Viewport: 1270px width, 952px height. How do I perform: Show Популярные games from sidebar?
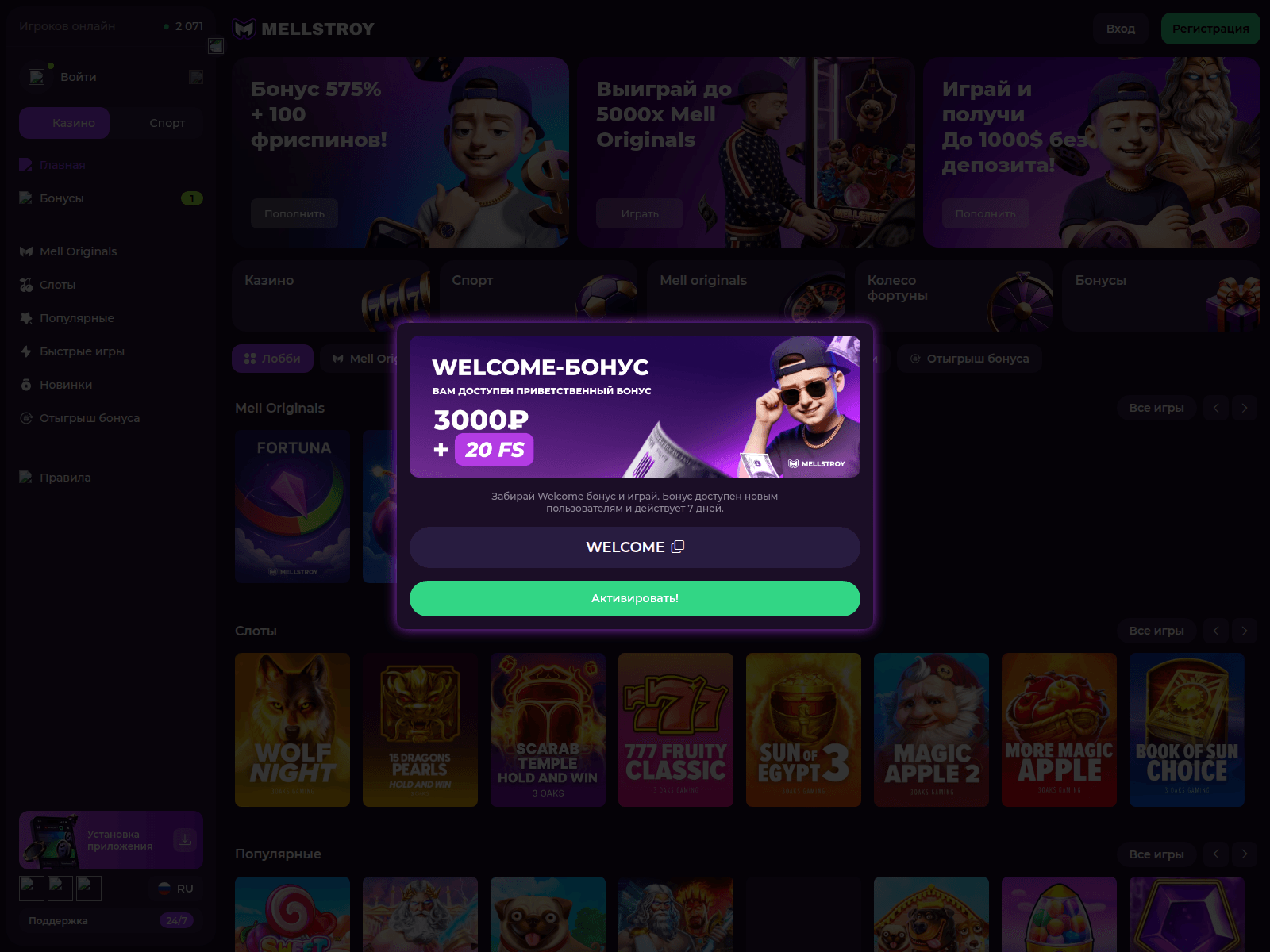tap(76, 318)
